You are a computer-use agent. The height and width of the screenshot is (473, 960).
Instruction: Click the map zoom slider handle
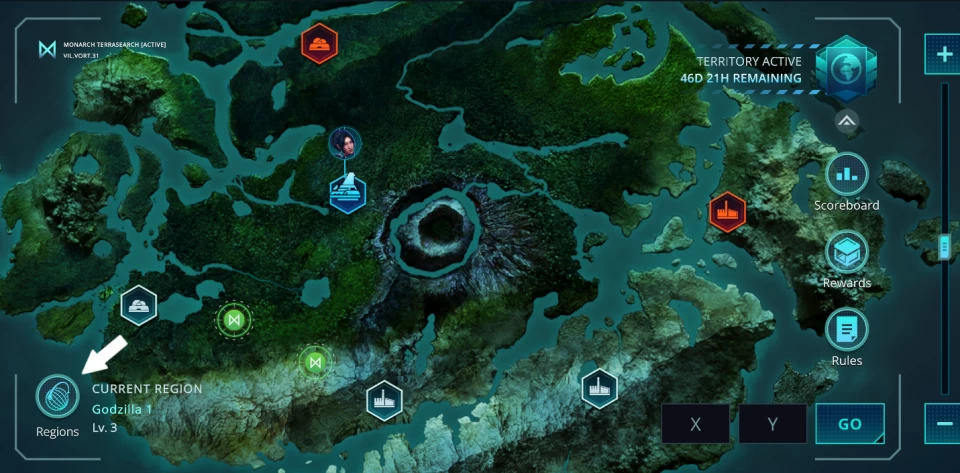click(x=943, y=245)
